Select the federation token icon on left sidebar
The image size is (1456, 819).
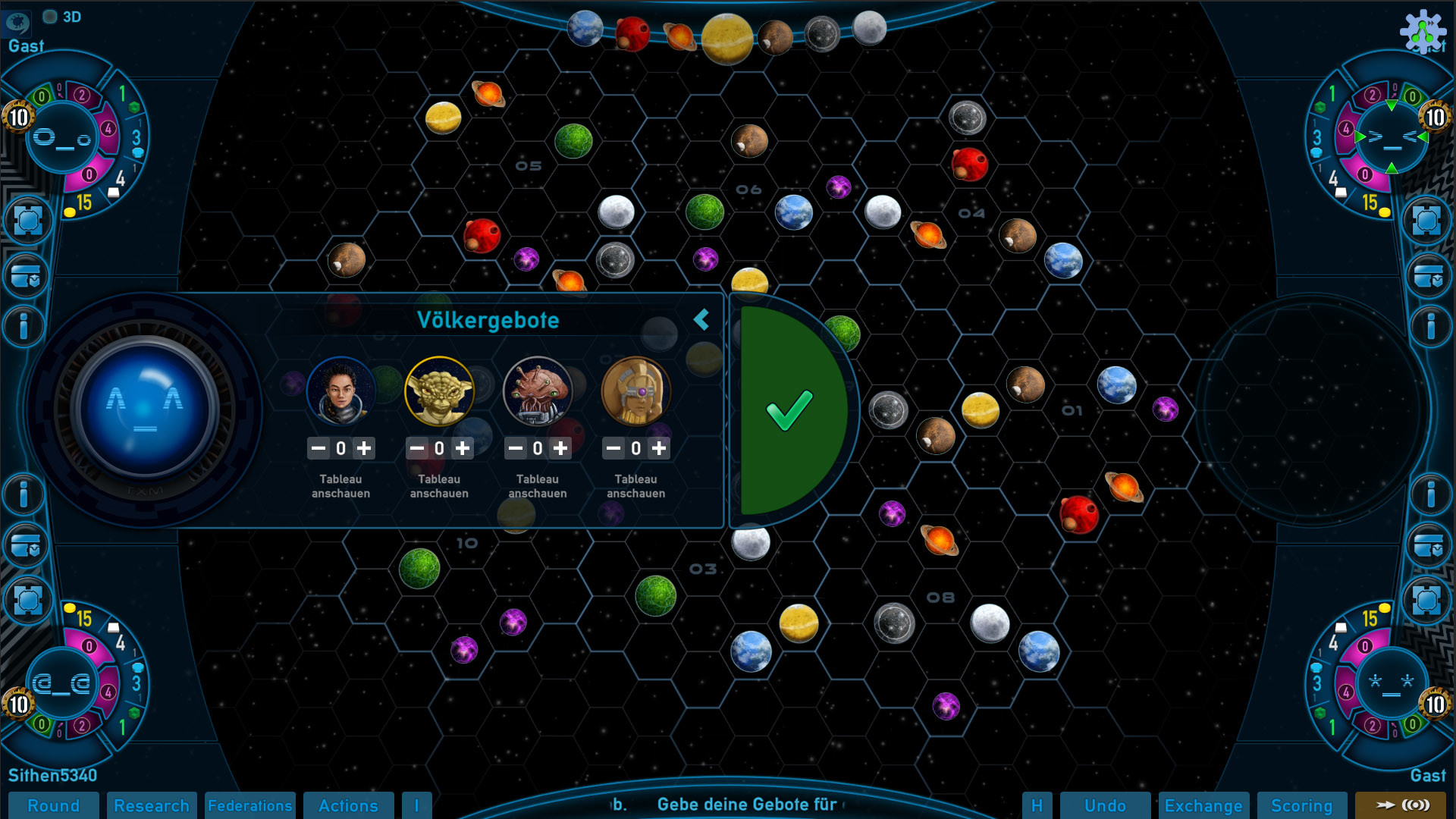coord(27,221)
